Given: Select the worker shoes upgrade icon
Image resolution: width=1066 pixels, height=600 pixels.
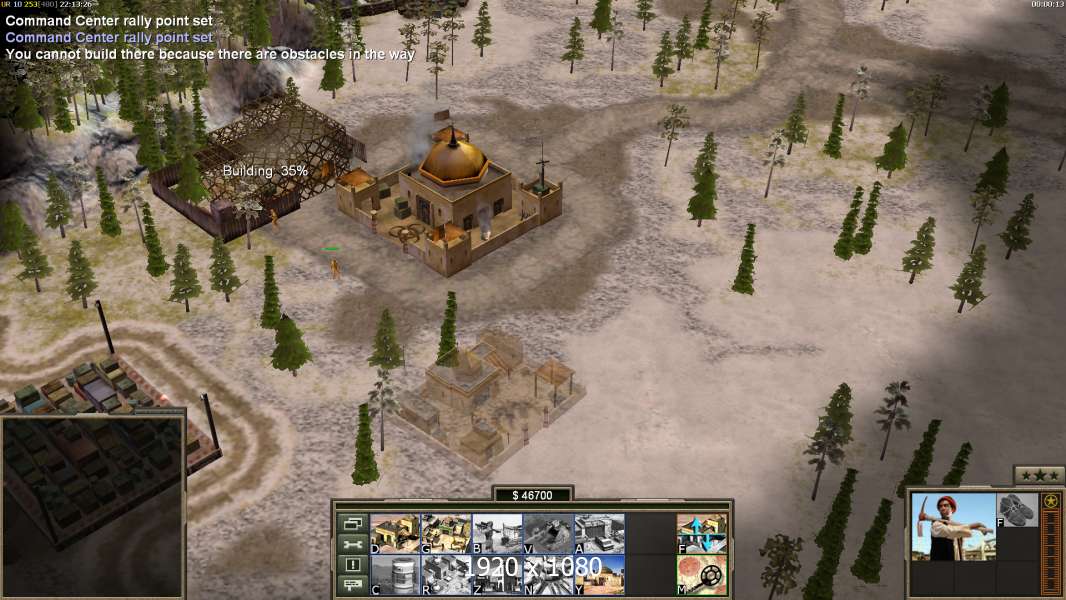Looking at the screenshot, I should point(1019,509).
